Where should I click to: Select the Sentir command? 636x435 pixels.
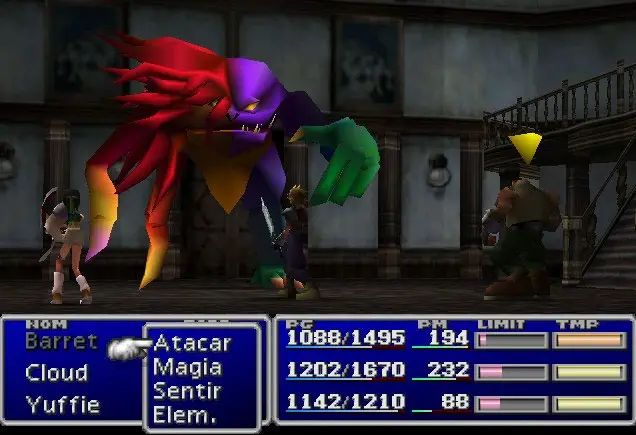[x=187, y=391]
